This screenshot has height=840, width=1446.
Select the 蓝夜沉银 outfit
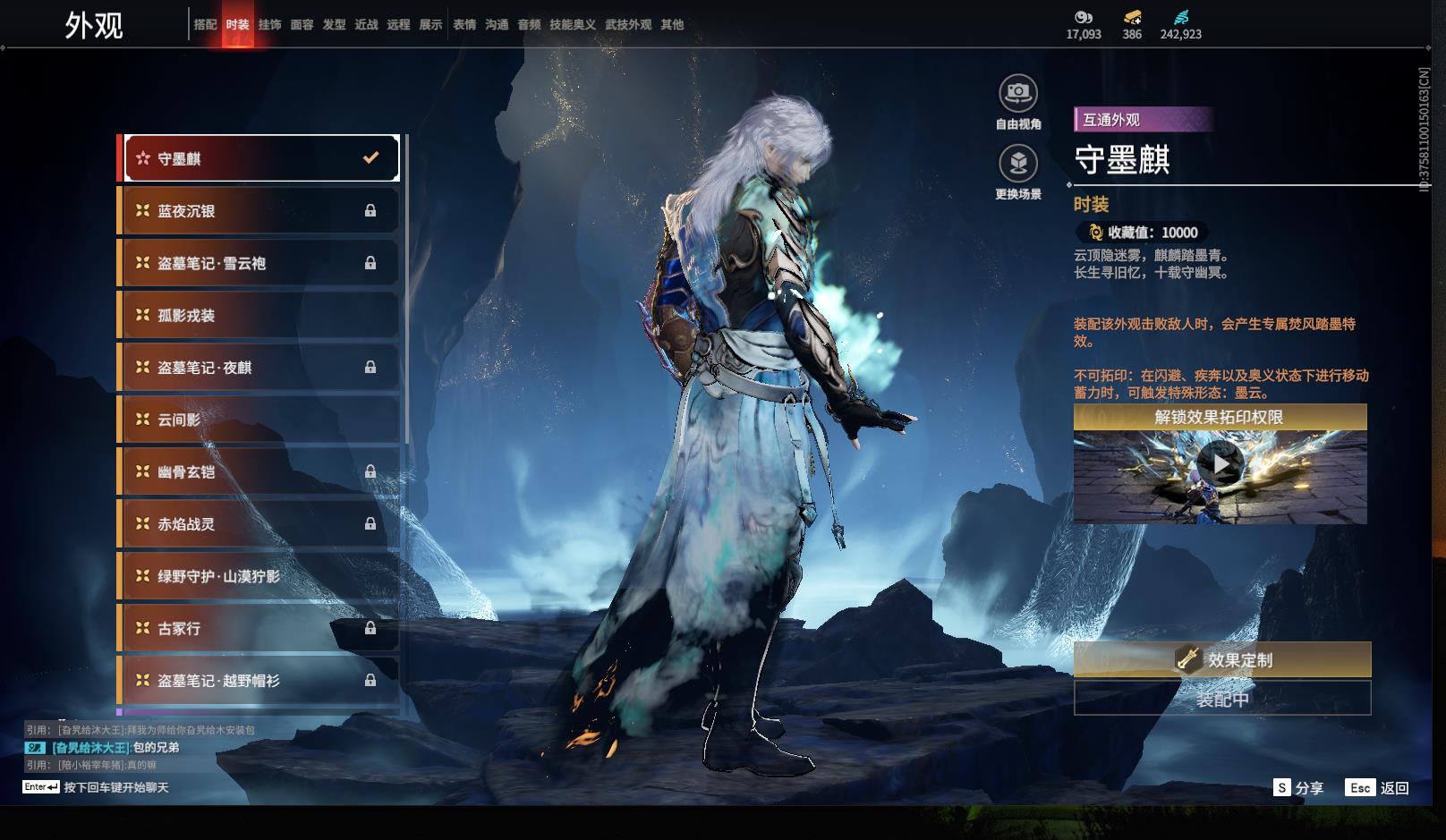coord(258,211)
